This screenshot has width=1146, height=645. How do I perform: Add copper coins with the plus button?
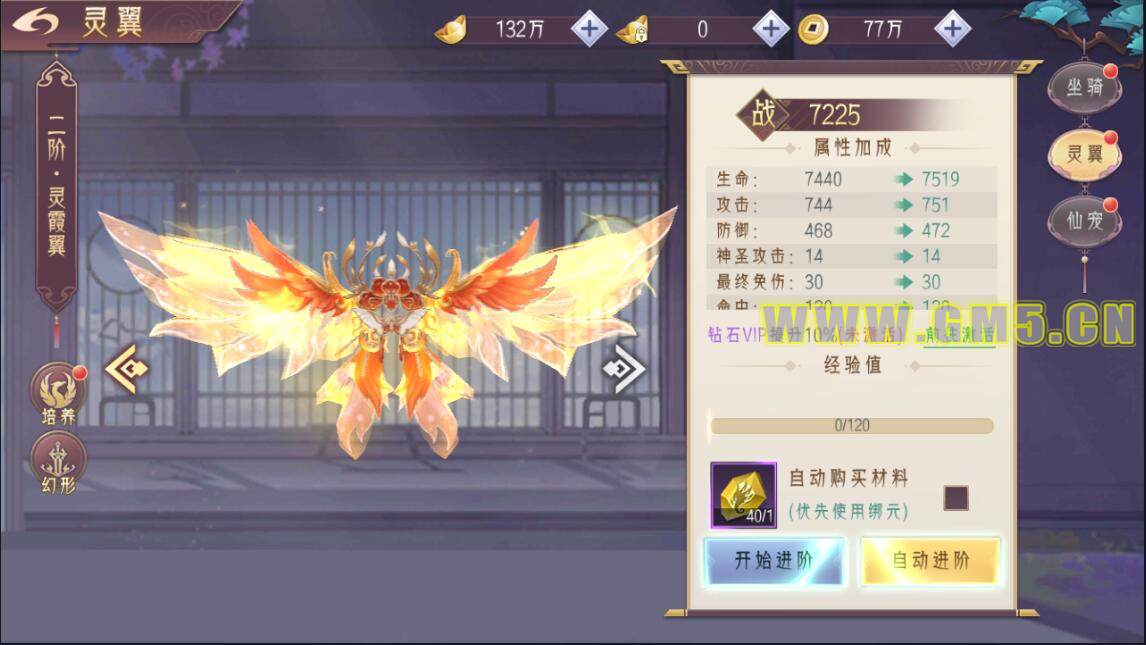click(952, 29)
